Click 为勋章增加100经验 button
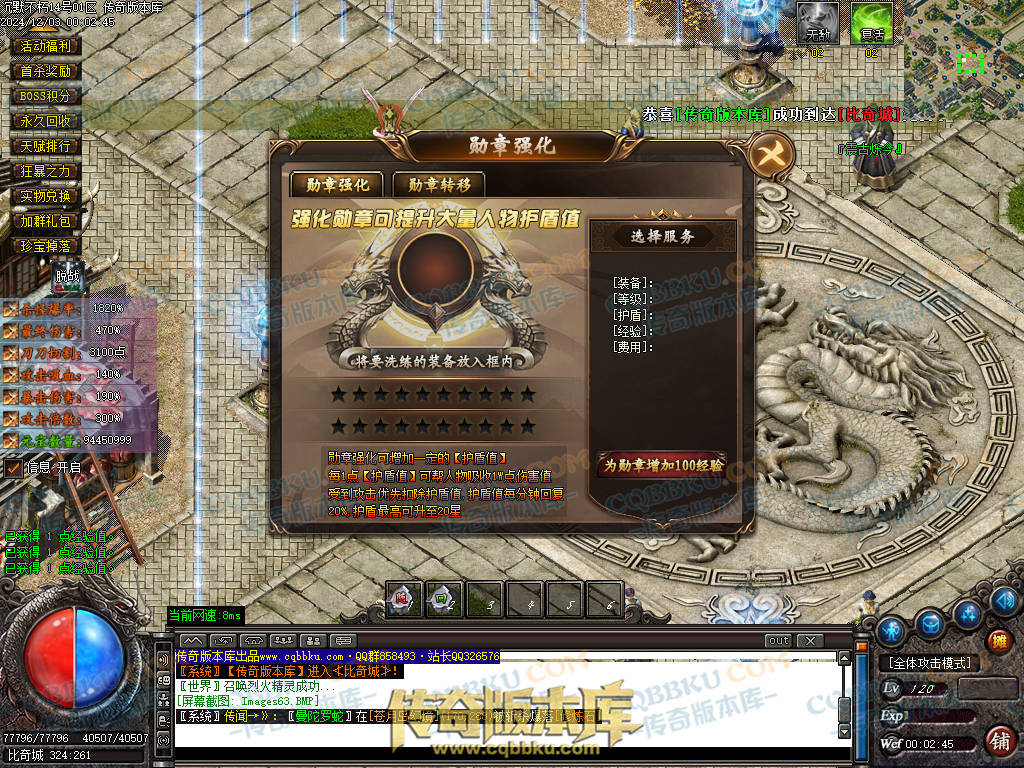Image resolution: width=1024 pixels, height=768 pixels. click(662, 465)
